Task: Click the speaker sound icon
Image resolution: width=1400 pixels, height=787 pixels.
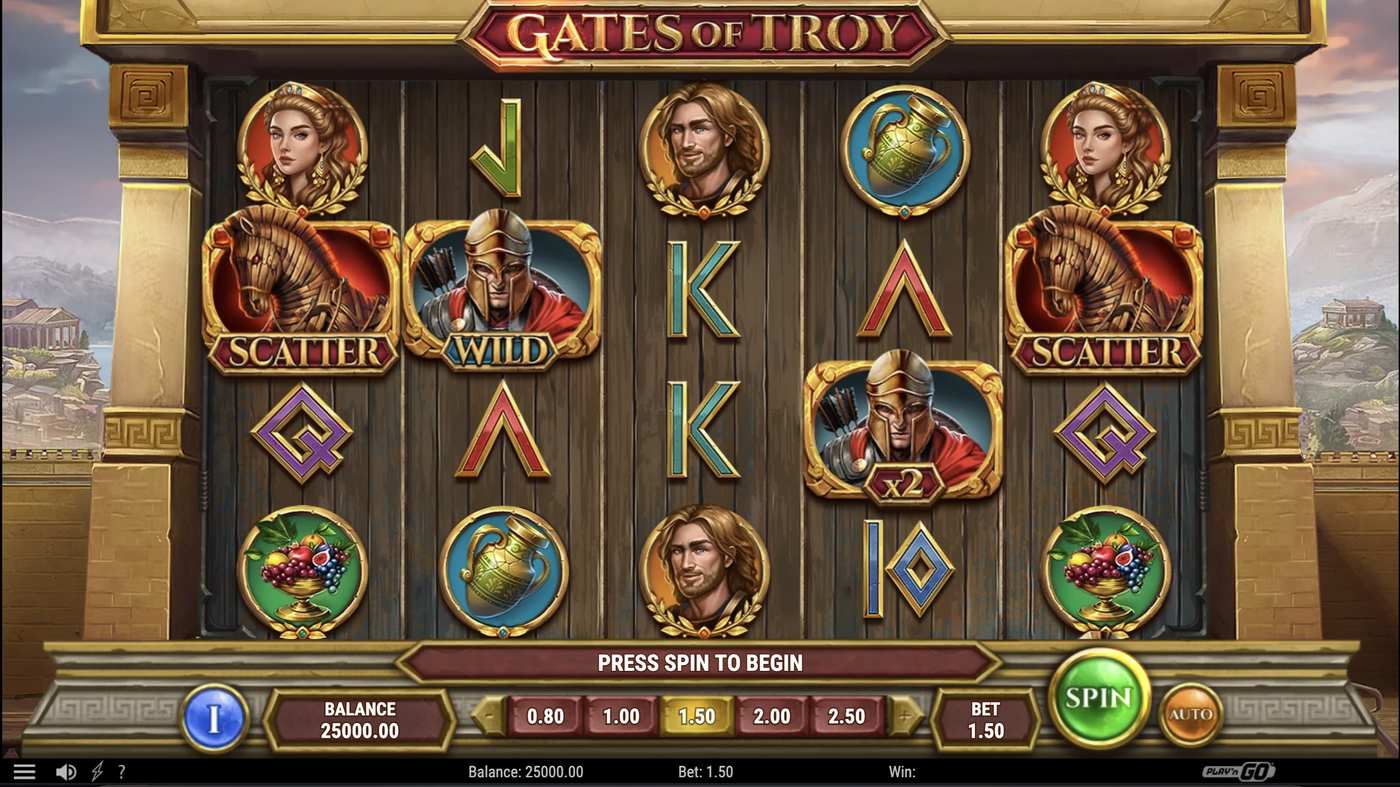Action: coord(66,771)
